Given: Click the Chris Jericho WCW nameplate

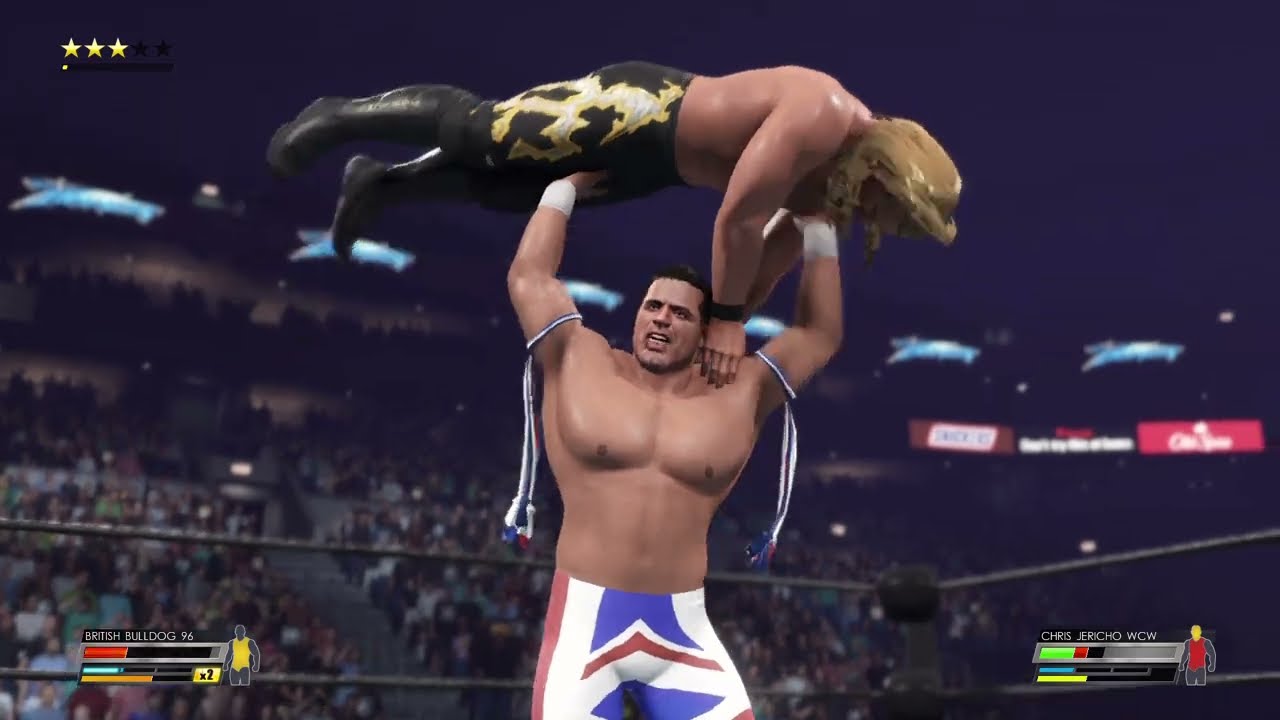Looking at the screenshot, I should (x=1098, y=636).
